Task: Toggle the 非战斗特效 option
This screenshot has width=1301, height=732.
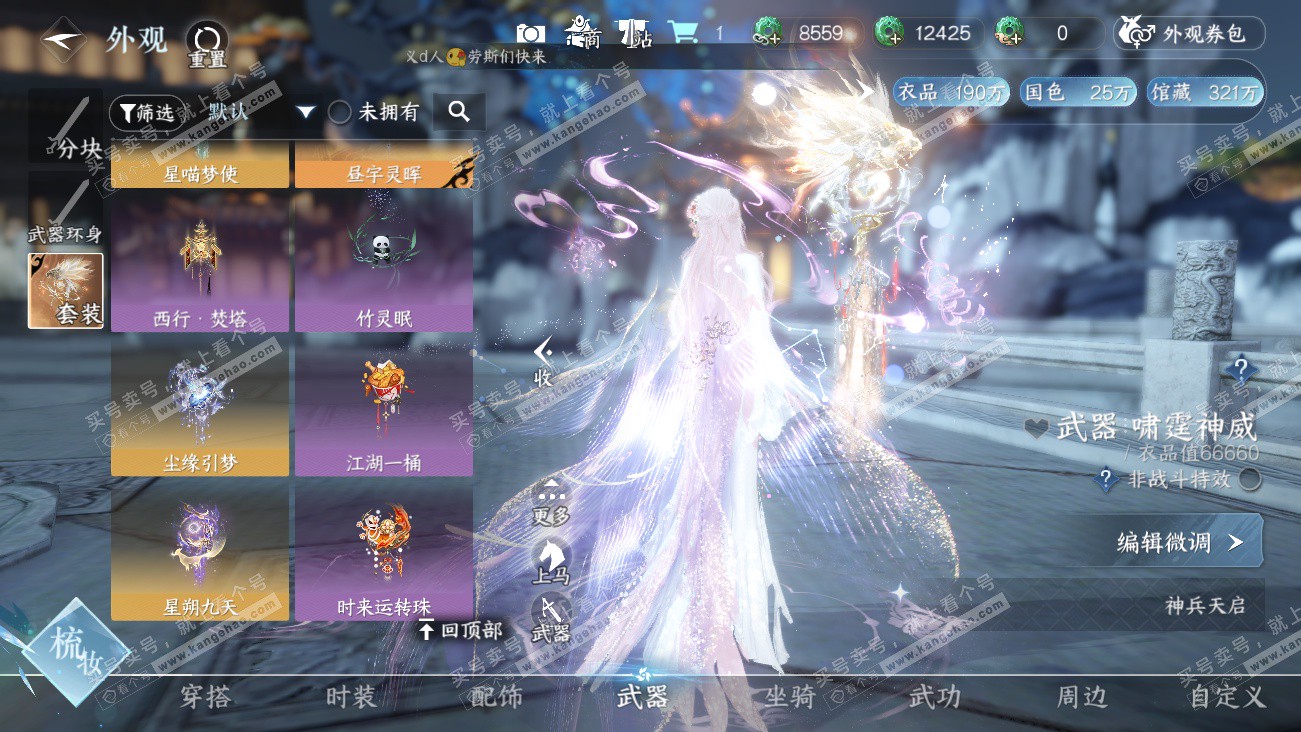Action: pos(1249,480)
